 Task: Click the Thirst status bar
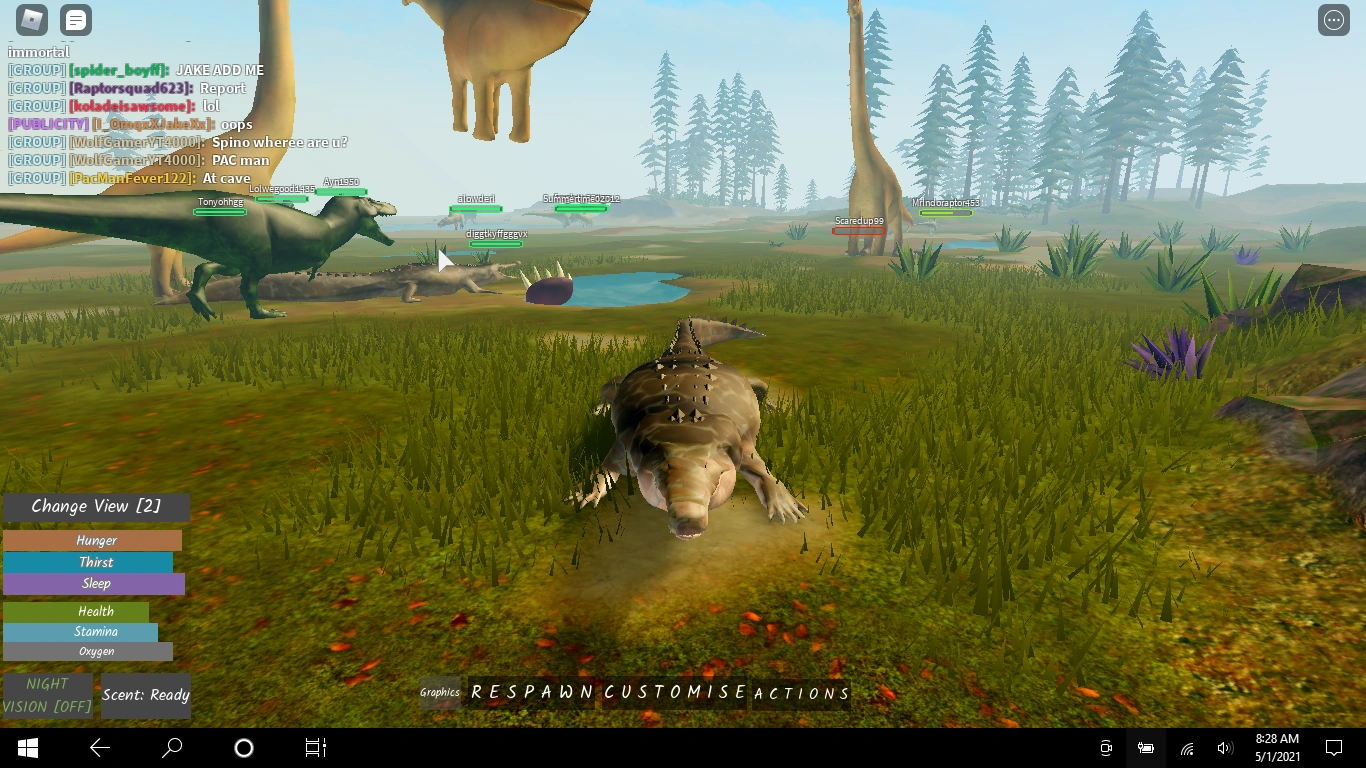click(x=95, y=562)
